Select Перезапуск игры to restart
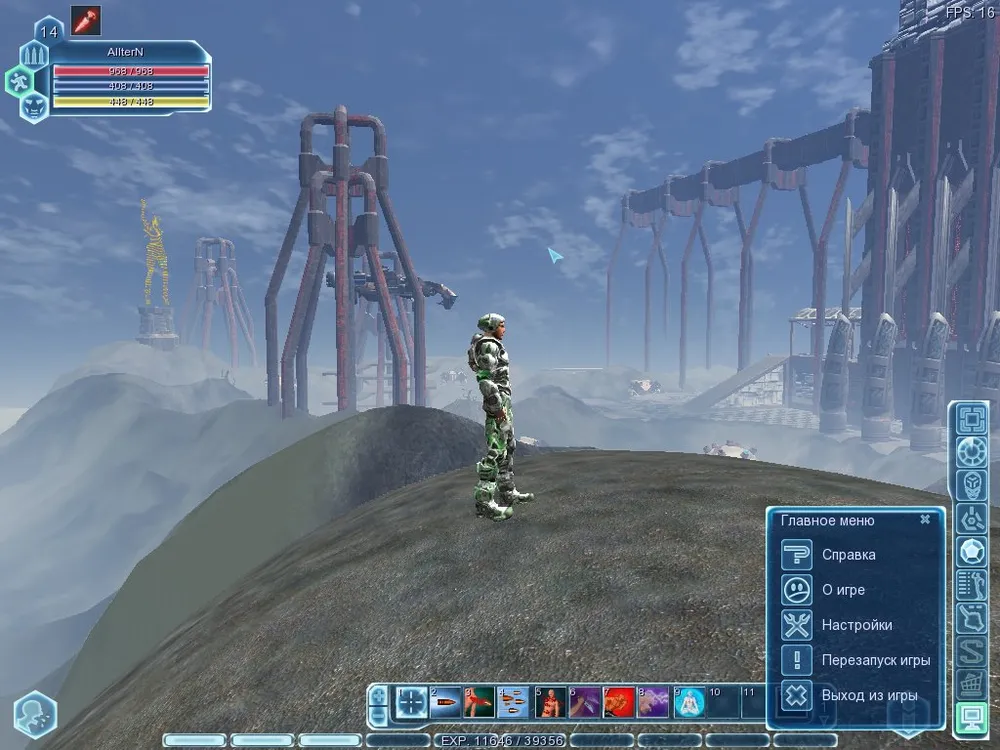This screenshot has height=750, width=1000. pos(875,660)
